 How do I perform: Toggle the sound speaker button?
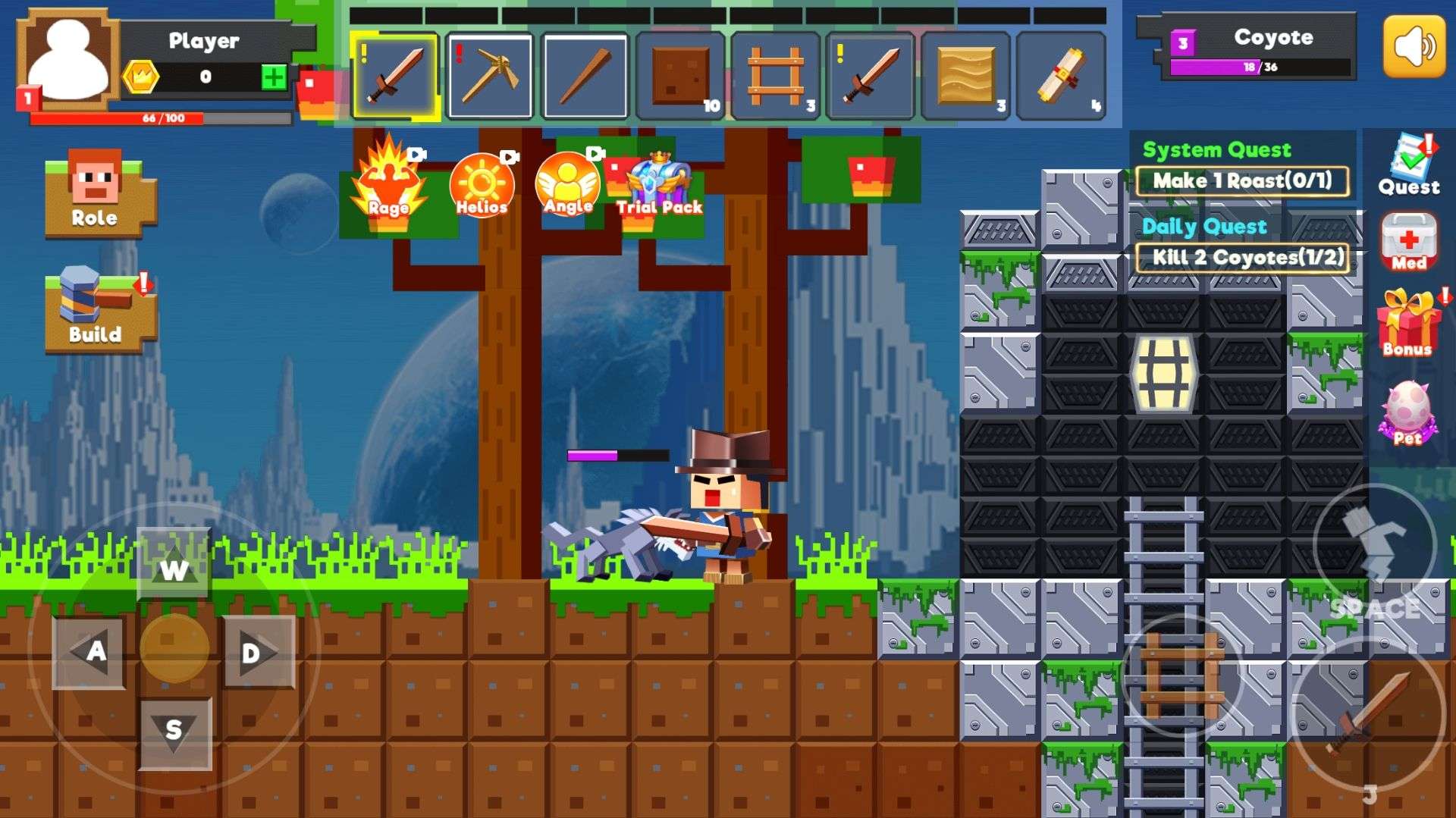(x=1414, y=46)
